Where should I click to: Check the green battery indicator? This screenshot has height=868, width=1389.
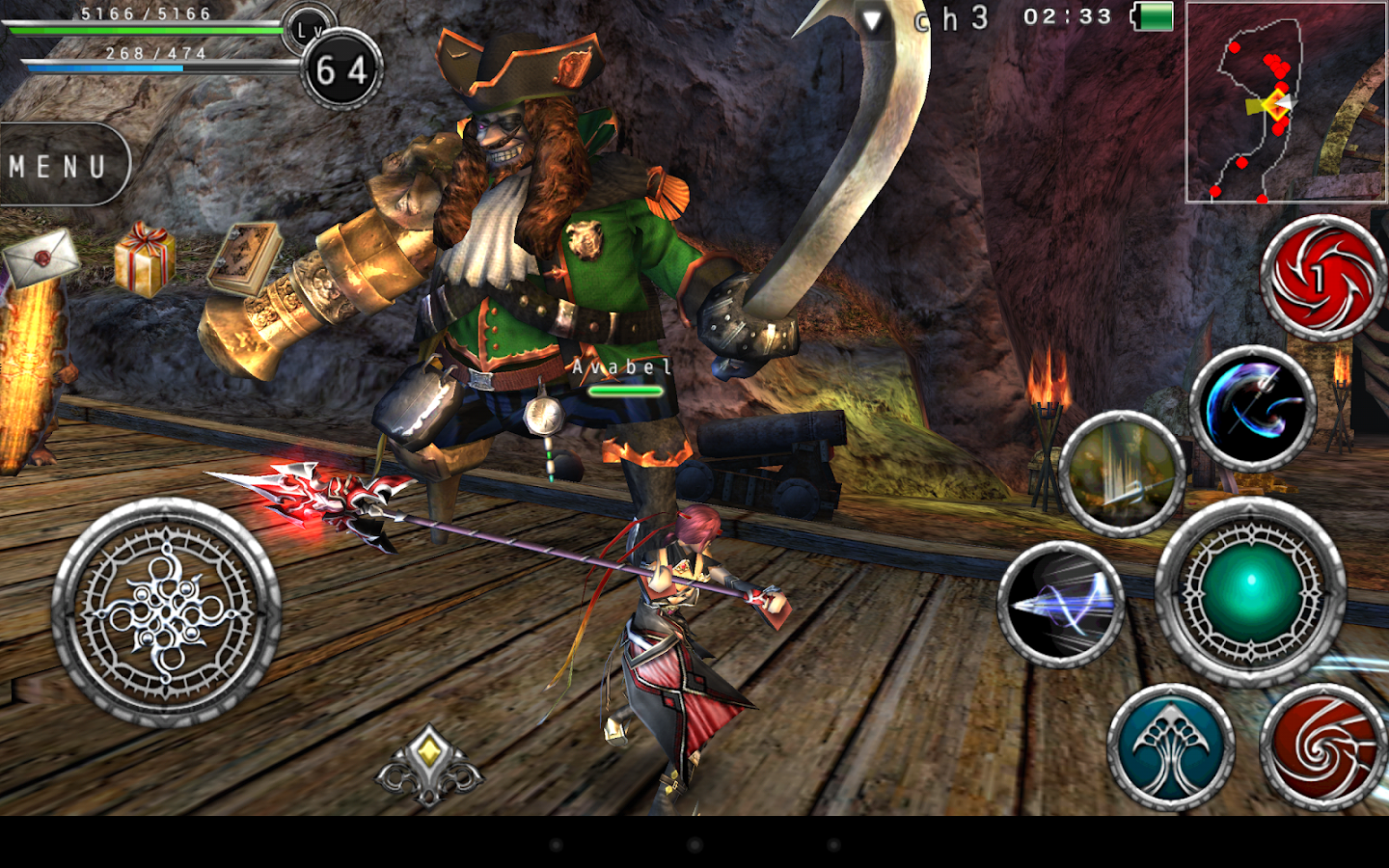coord(1153,16)
